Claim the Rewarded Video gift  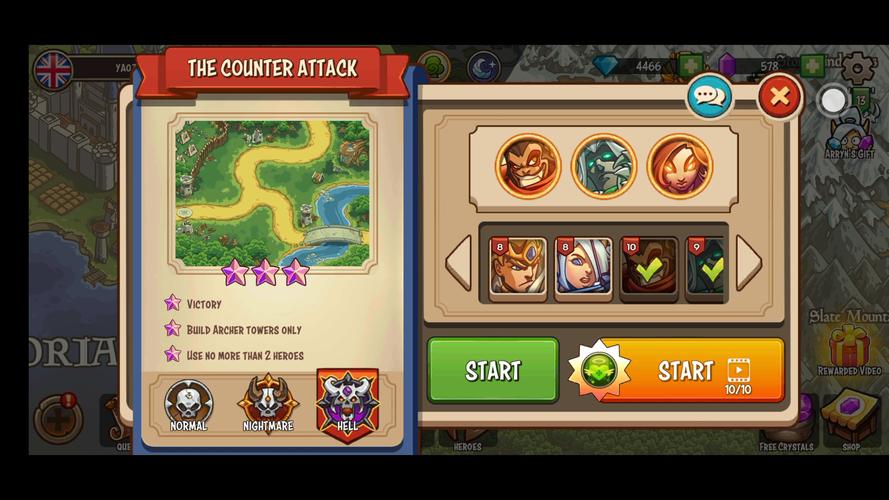coord(849,346)
